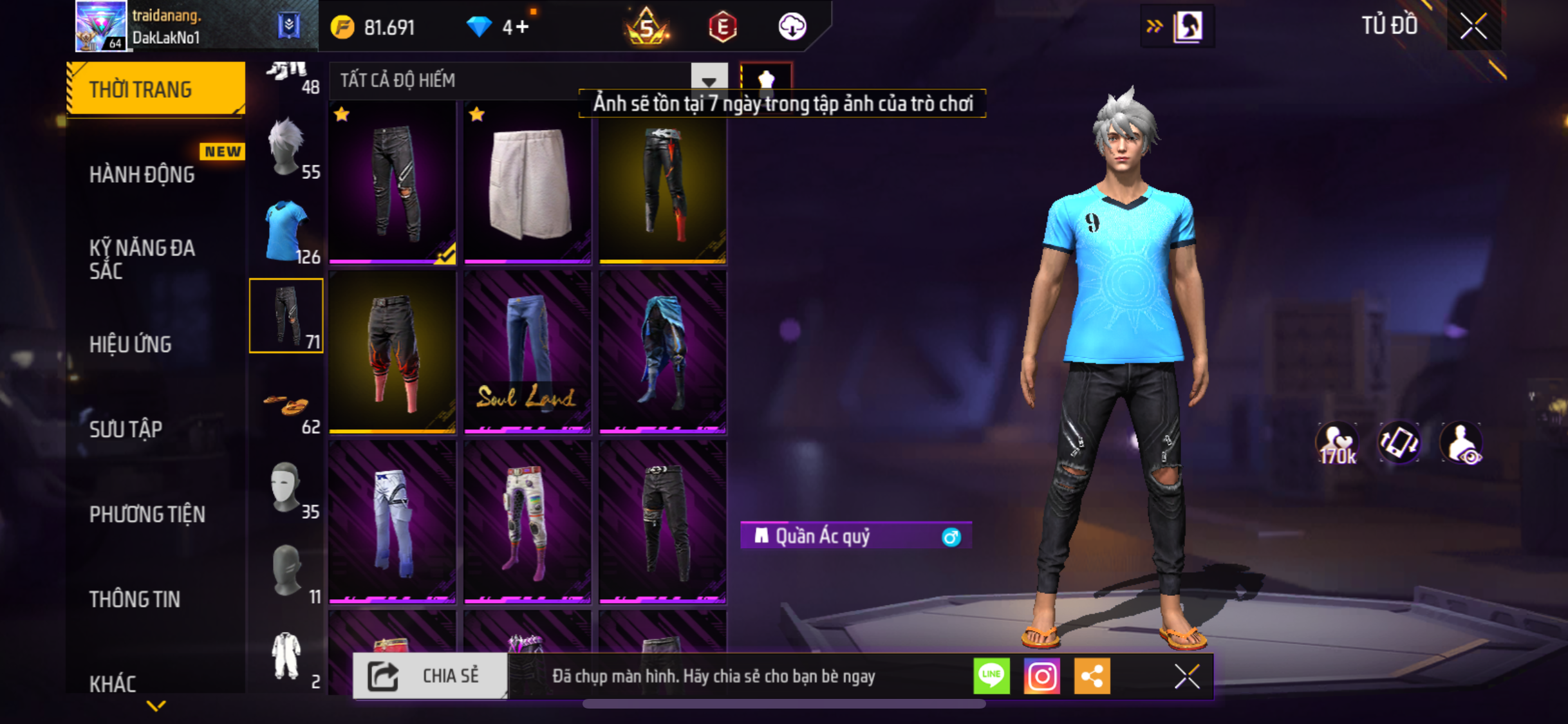Choose the silver hair category
Image resolution: width=1568 pixels, height=724 pixels.
(286, 147)
